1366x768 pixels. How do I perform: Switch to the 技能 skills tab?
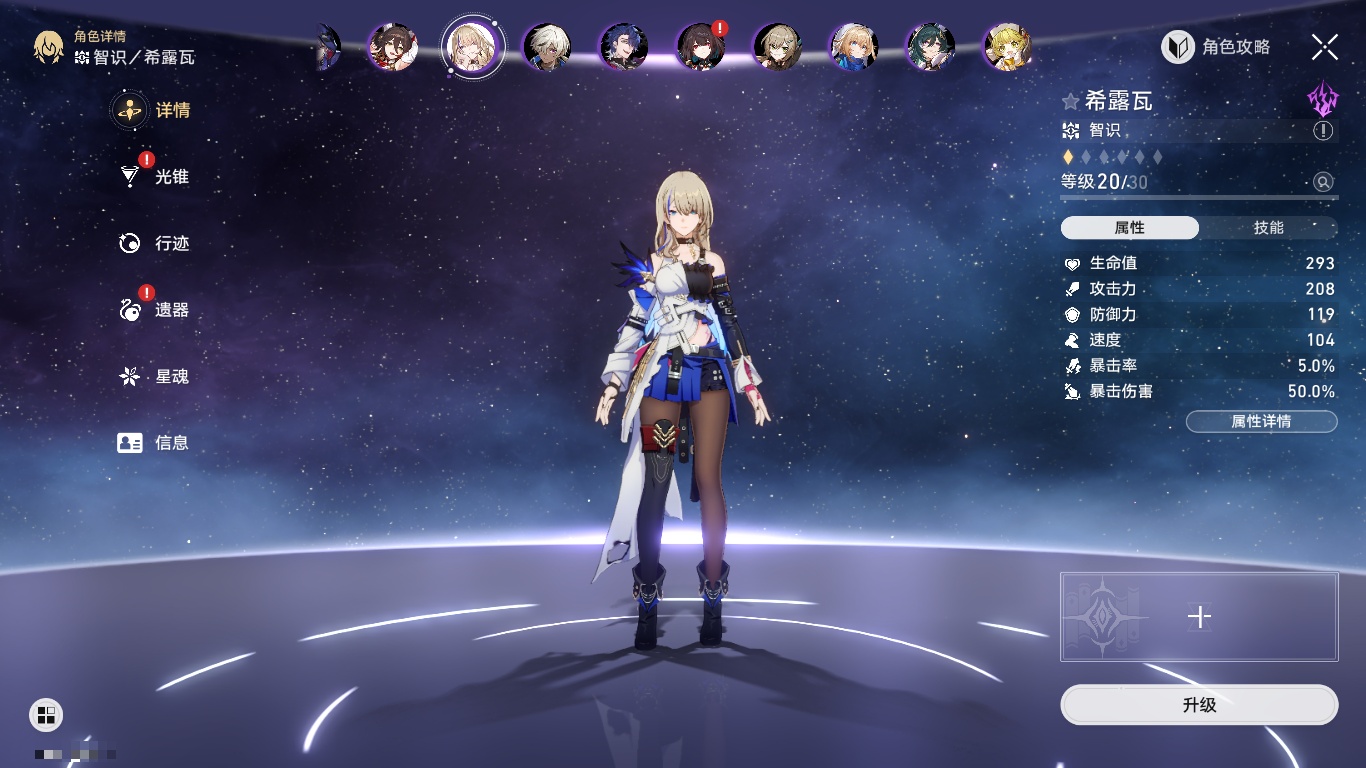(x=1268, y=228)
